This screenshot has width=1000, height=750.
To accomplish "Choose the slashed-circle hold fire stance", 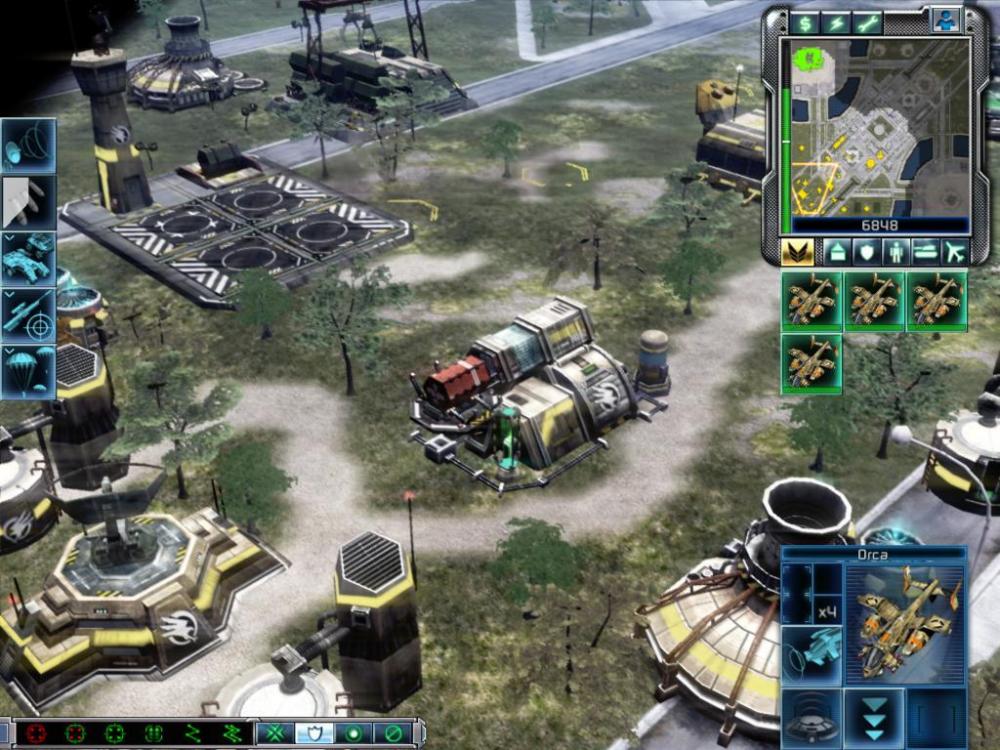I will 393,733.
